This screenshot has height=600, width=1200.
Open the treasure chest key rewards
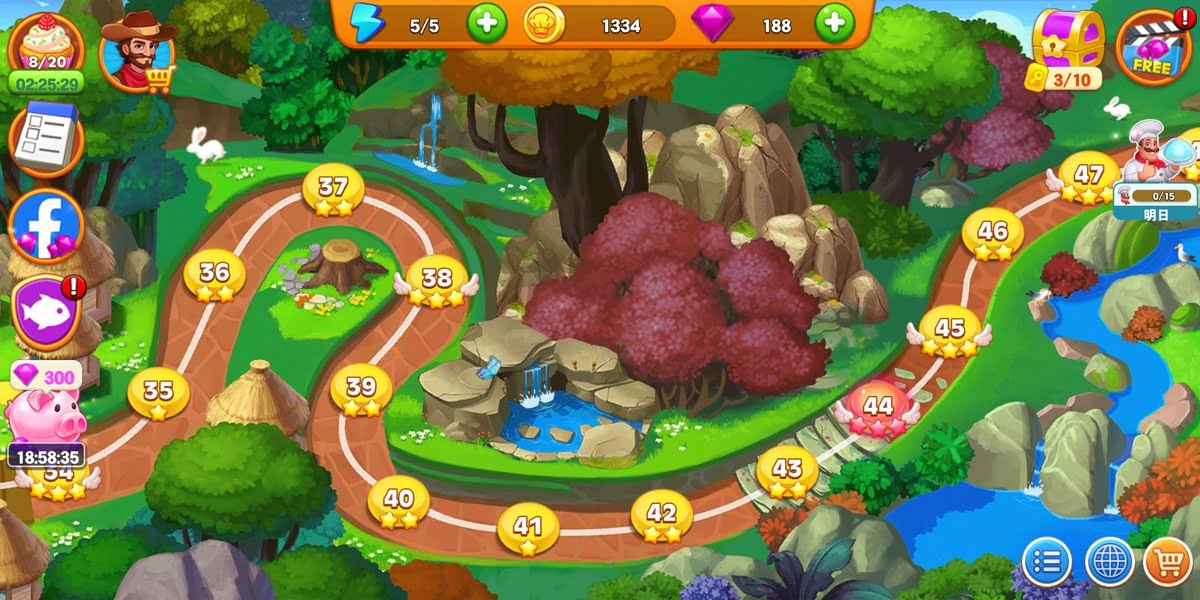click(x=1066, y=45)
